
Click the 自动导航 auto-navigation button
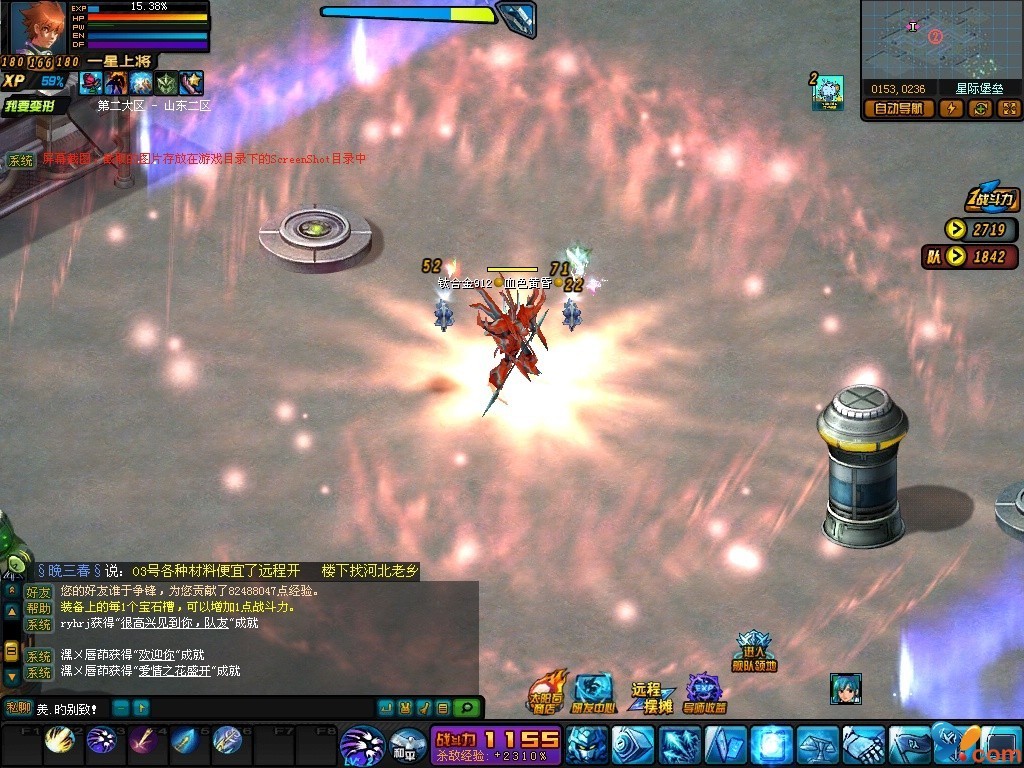899,109
